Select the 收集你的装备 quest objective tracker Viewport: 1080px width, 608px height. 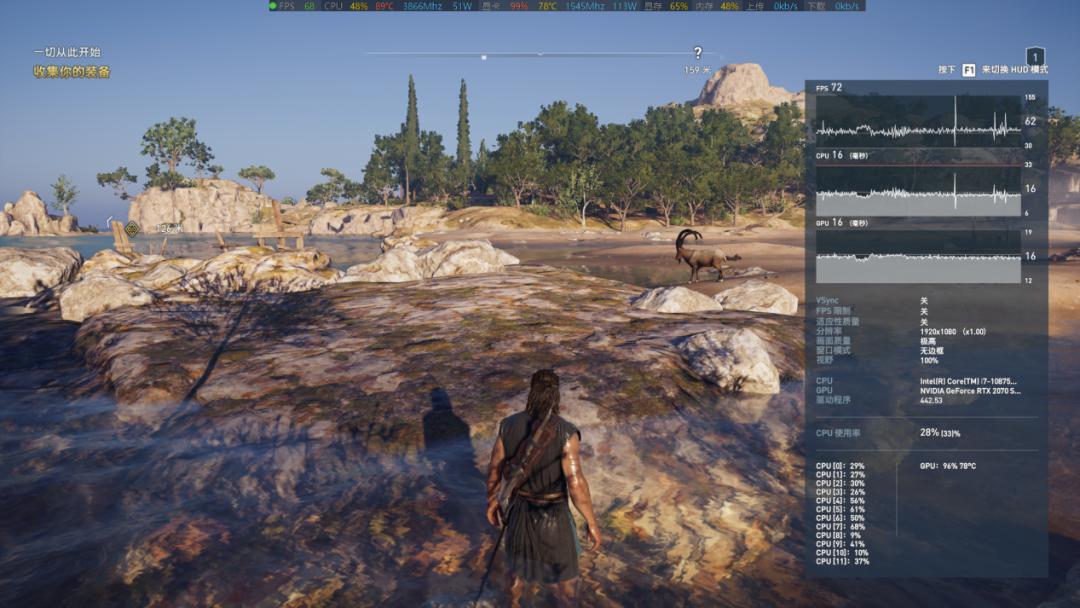tap(72, 72)
